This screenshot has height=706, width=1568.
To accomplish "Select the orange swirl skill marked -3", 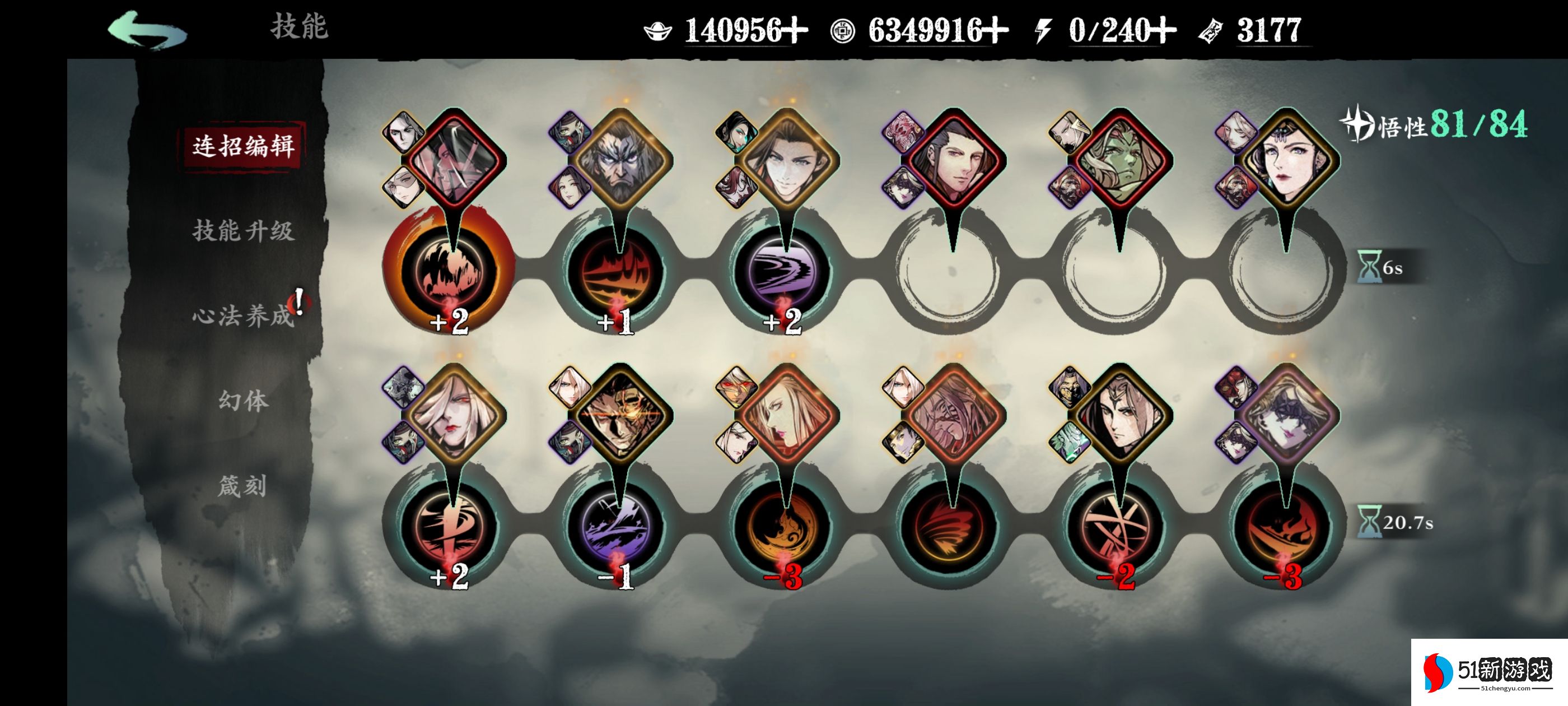I will pos(783,525).
